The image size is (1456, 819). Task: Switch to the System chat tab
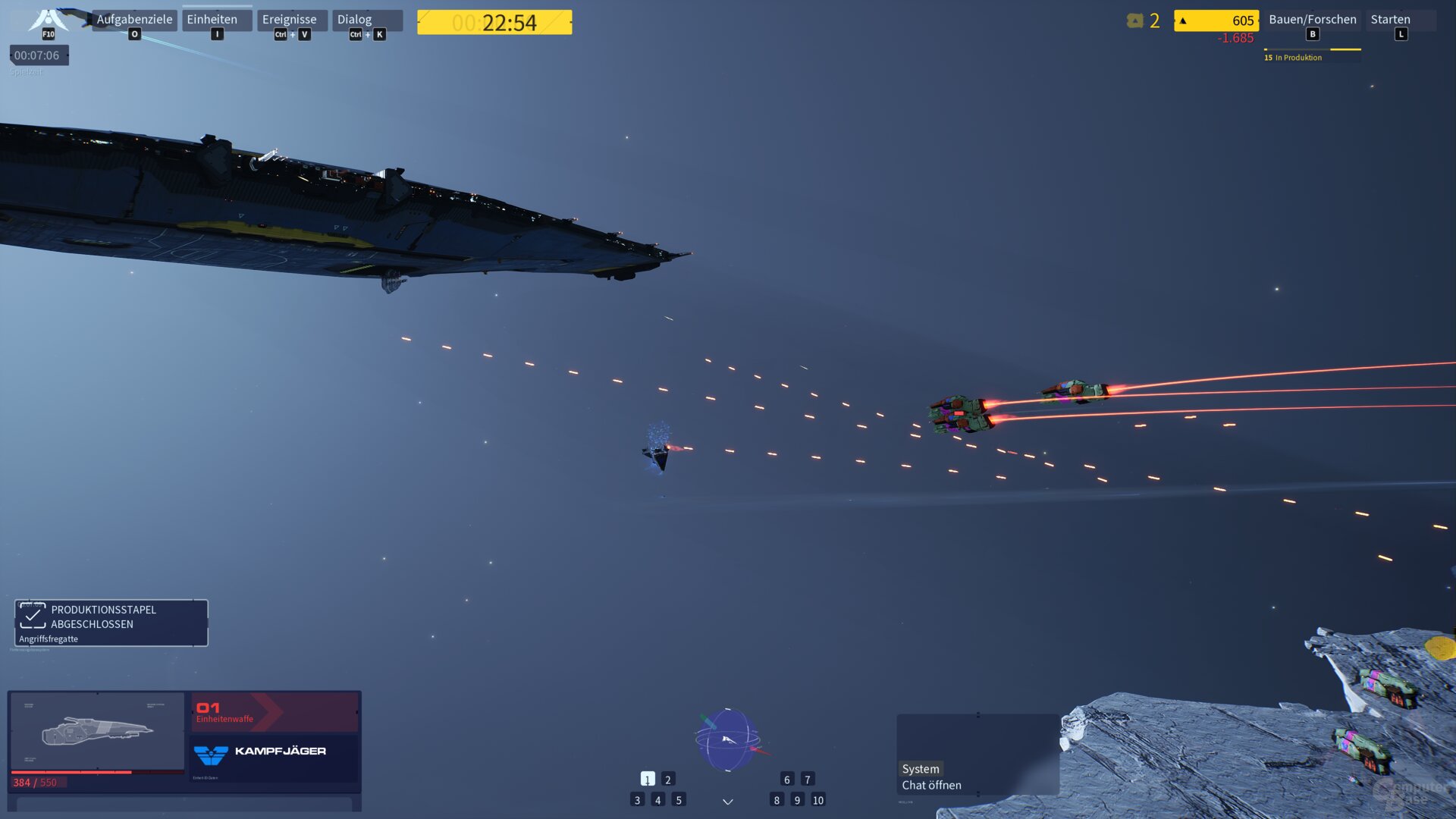[x=919, y=769]
